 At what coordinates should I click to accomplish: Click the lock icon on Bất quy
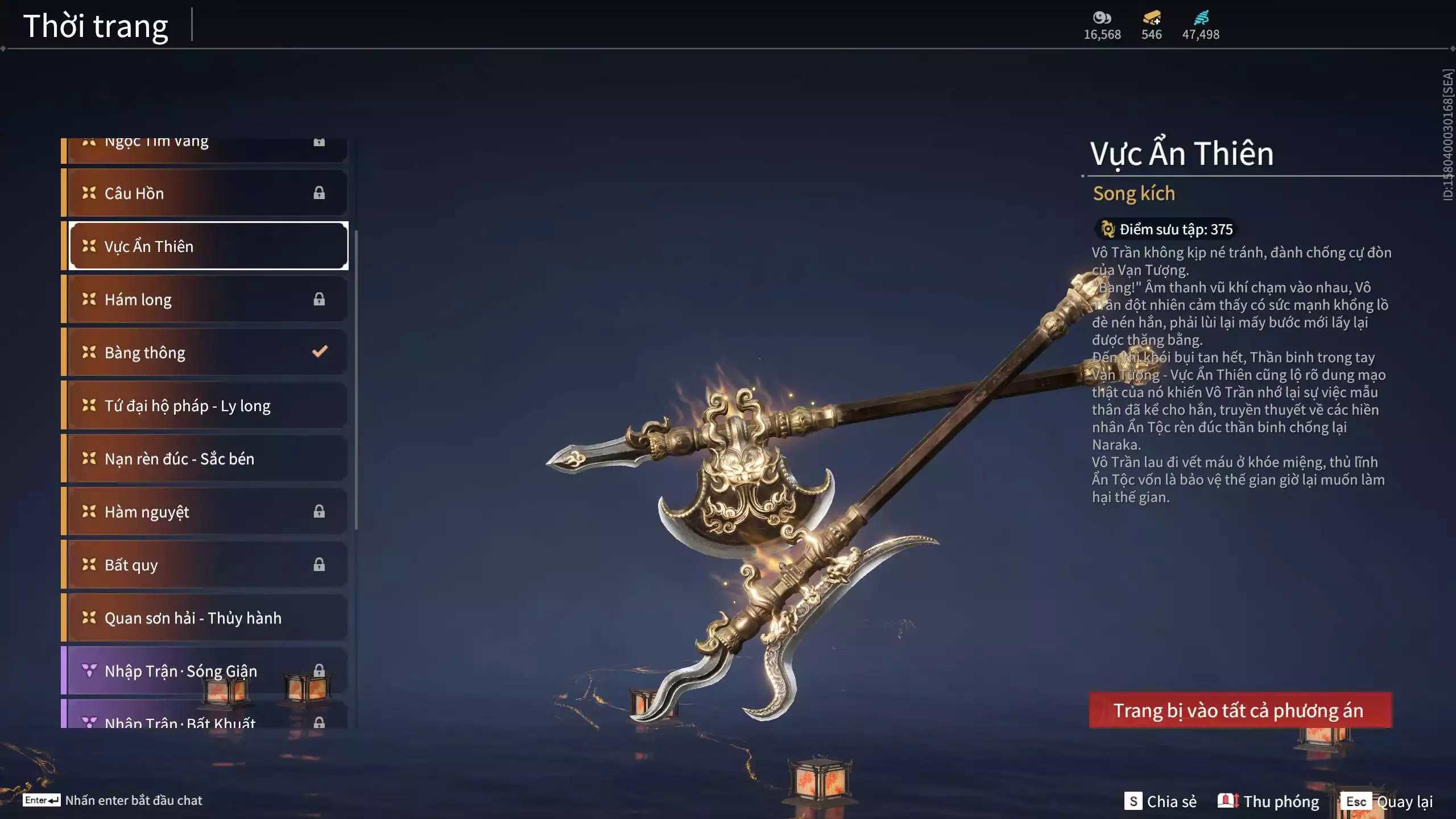pyautogui.click(x=318, y=565)
